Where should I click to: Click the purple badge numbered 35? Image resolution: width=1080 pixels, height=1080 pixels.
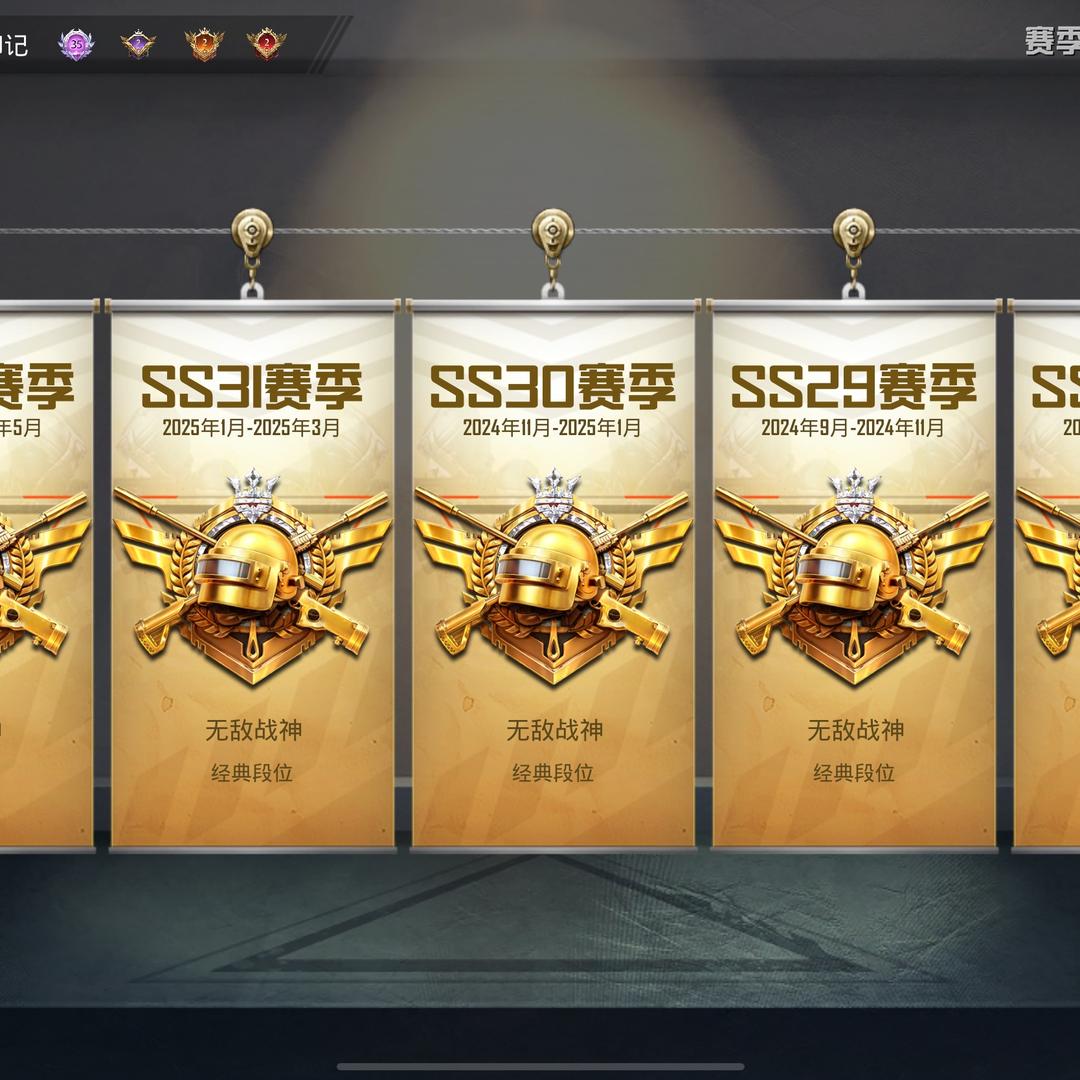[x=76, y=44]
